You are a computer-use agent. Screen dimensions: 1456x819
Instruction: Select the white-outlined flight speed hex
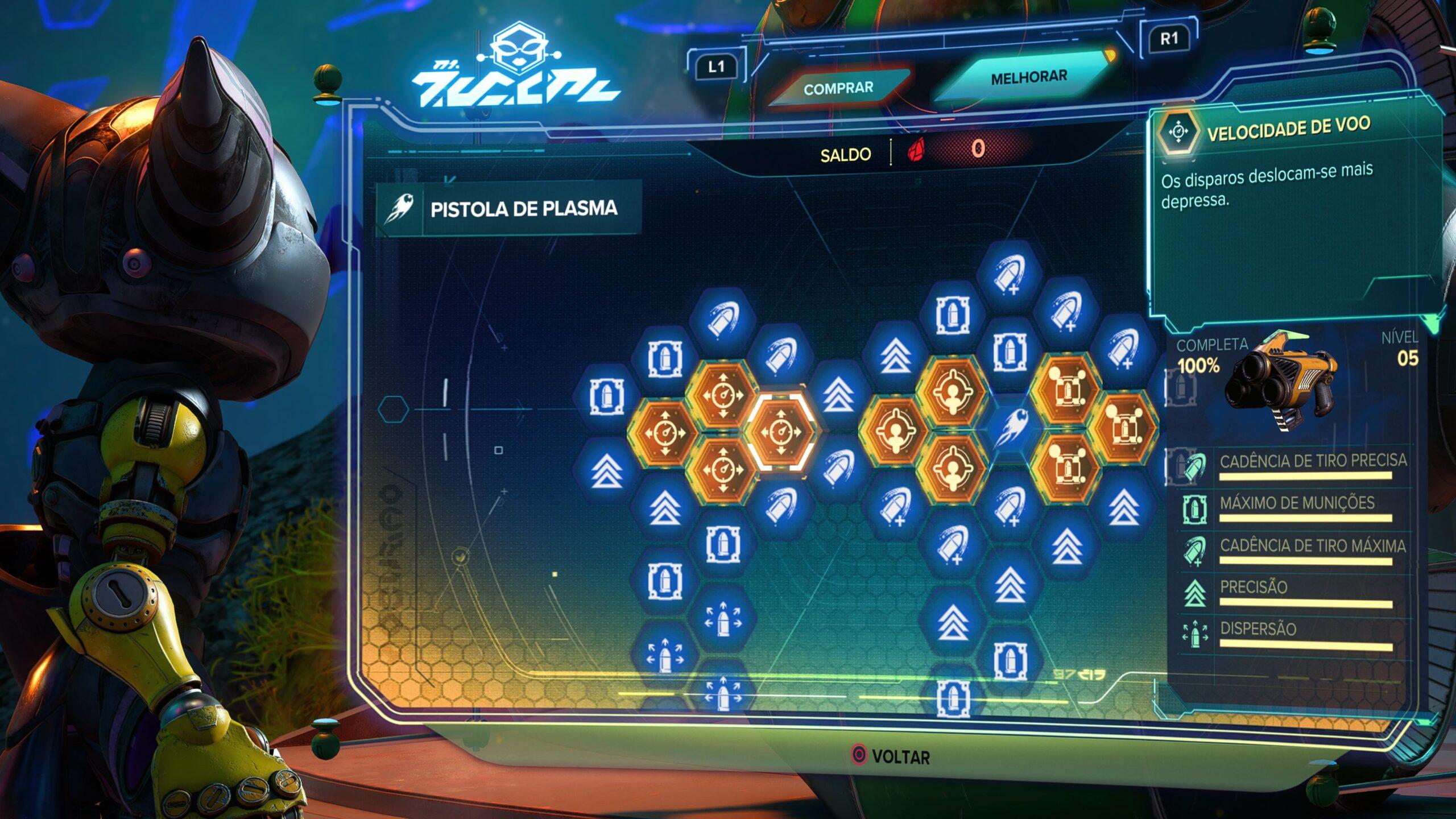781,432
